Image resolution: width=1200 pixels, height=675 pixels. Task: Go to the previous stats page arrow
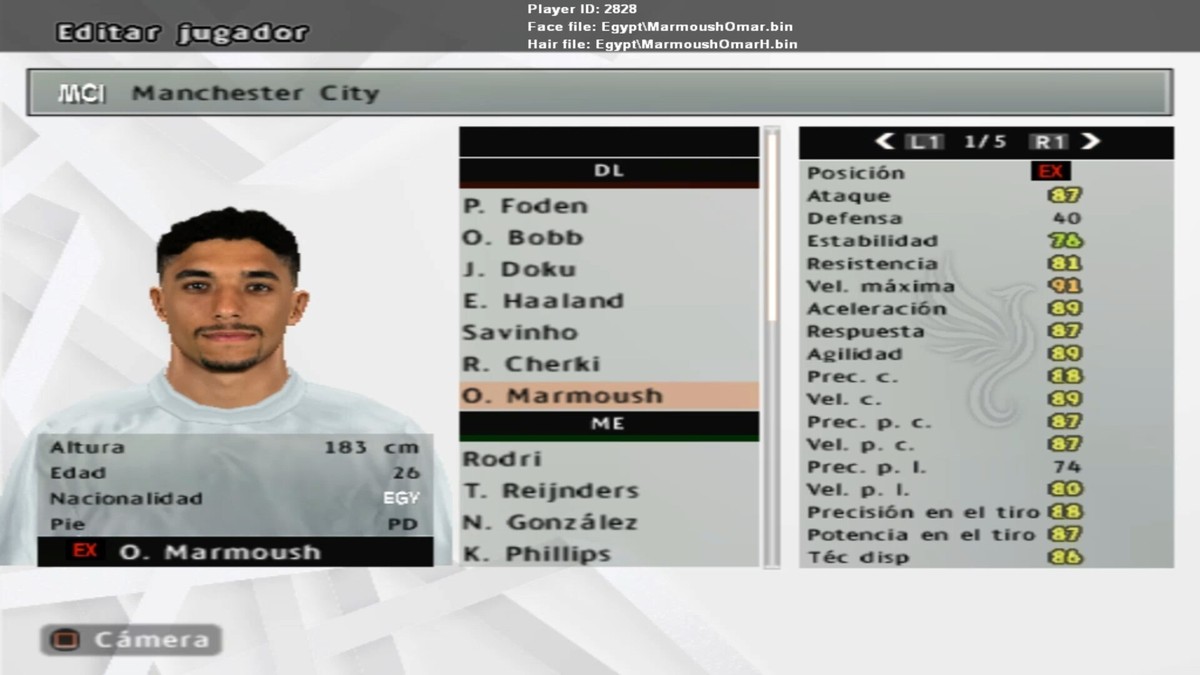(884, 142)
